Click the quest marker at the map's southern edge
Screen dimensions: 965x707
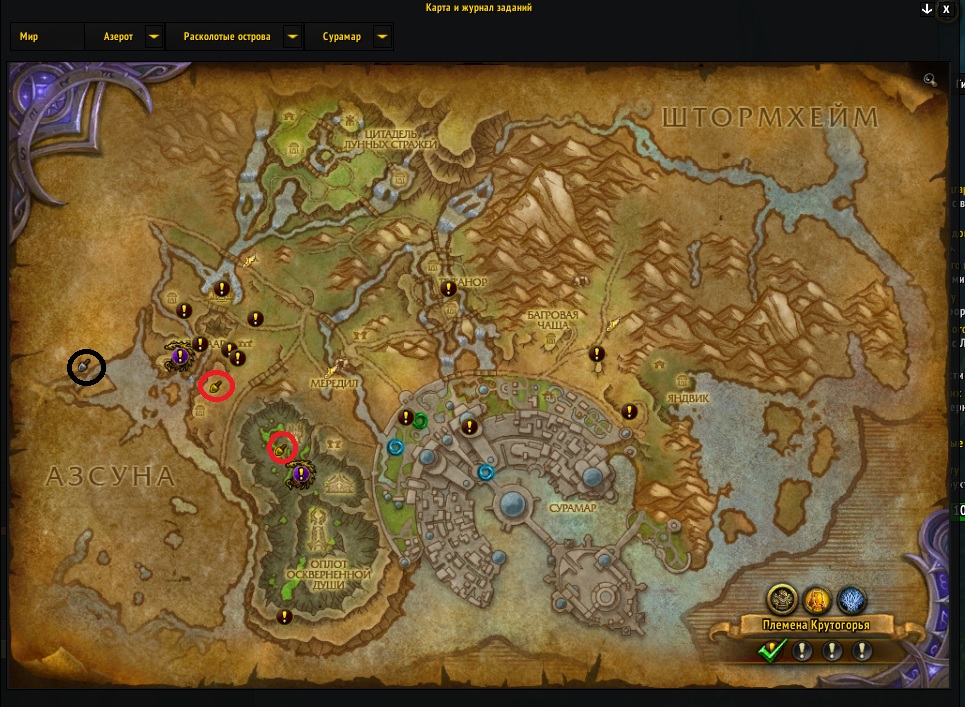[x=285, y=616]
